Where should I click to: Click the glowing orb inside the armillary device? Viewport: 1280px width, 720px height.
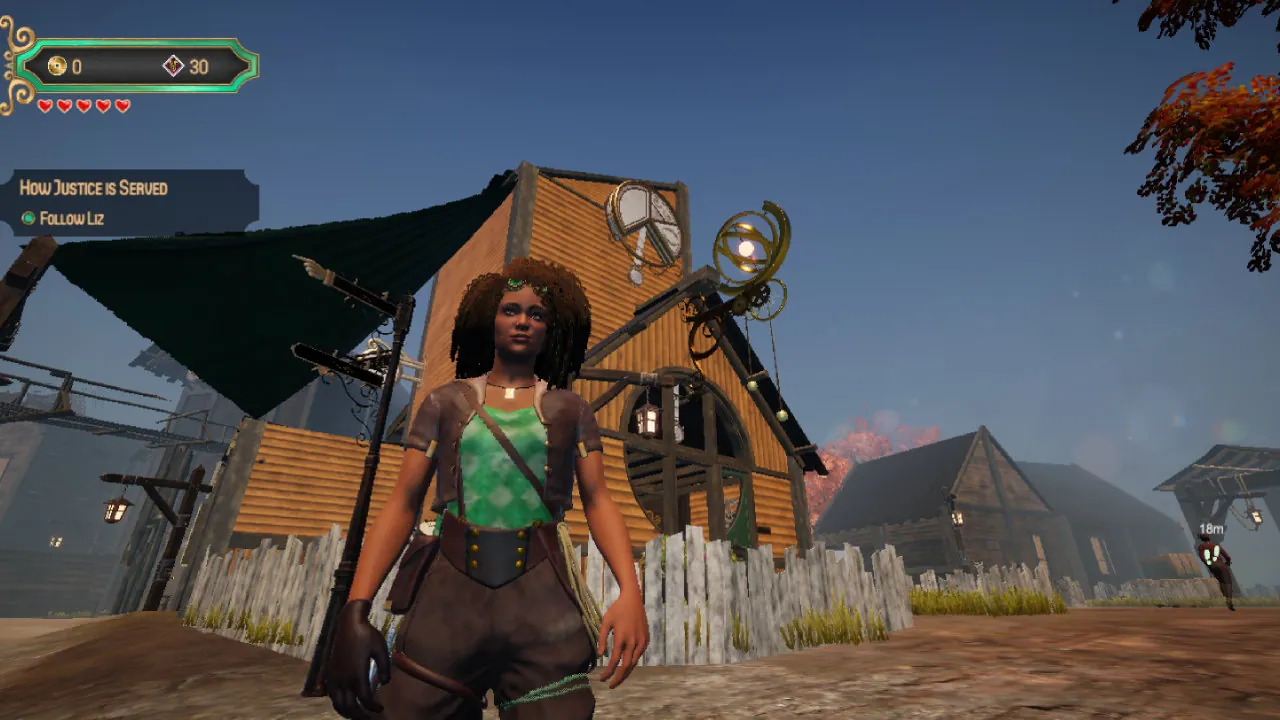744,248
